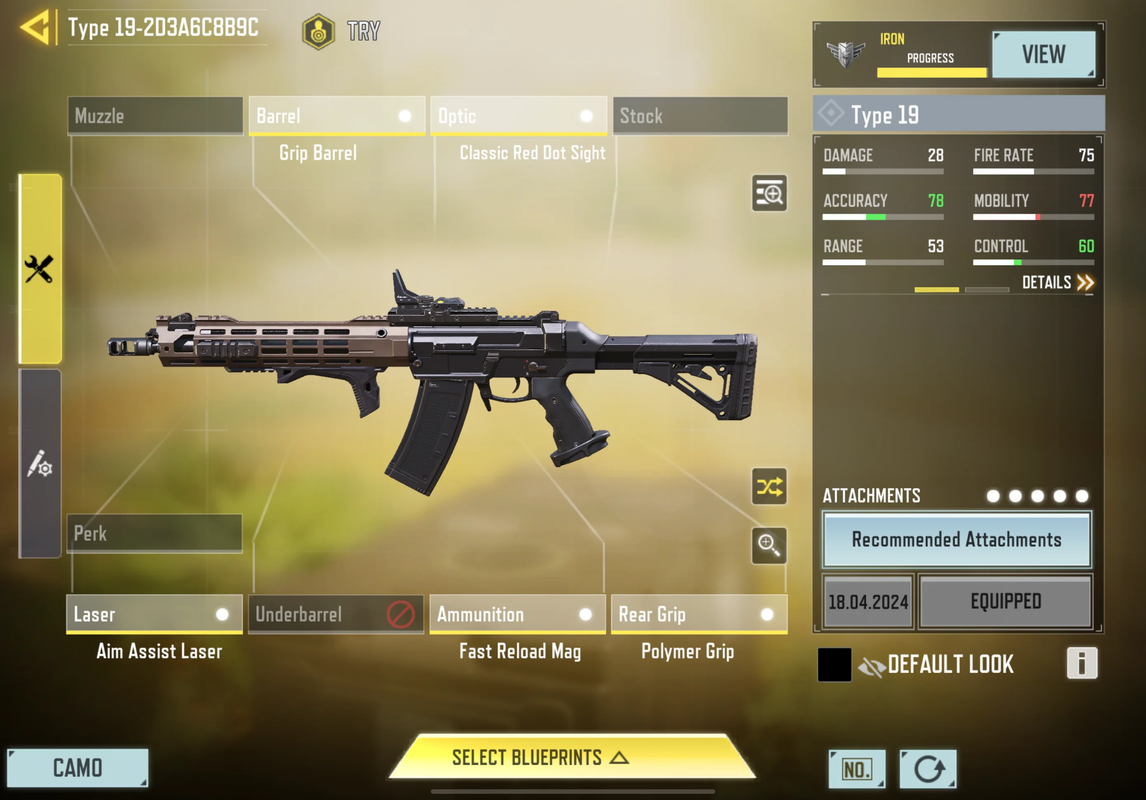
Task: Show weapon stat DETAILS
Action: [x=1058, y=283]
